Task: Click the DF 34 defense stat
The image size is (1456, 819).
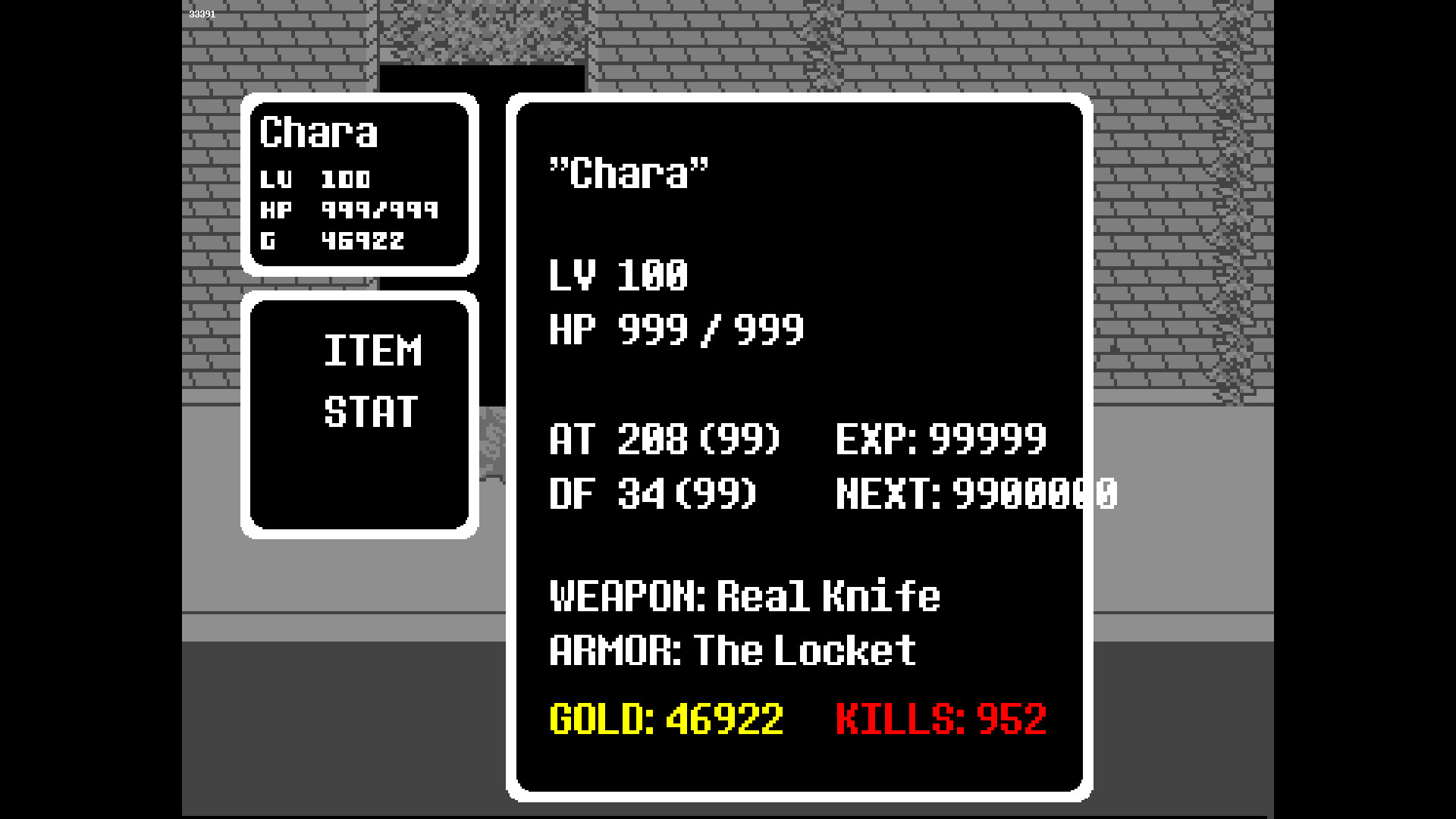Action: point(652,494)
